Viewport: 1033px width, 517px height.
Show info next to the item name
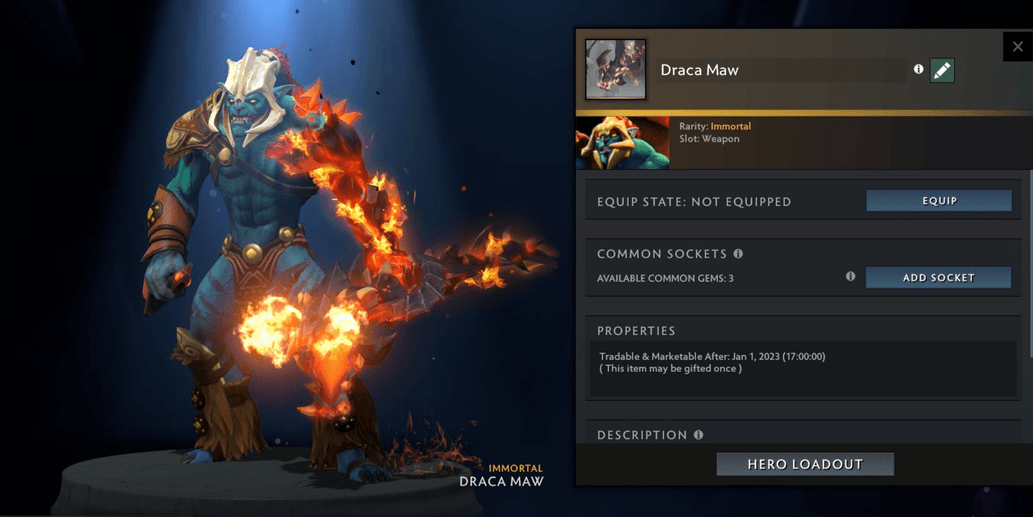pyautogui.click(x=918, y=69)
